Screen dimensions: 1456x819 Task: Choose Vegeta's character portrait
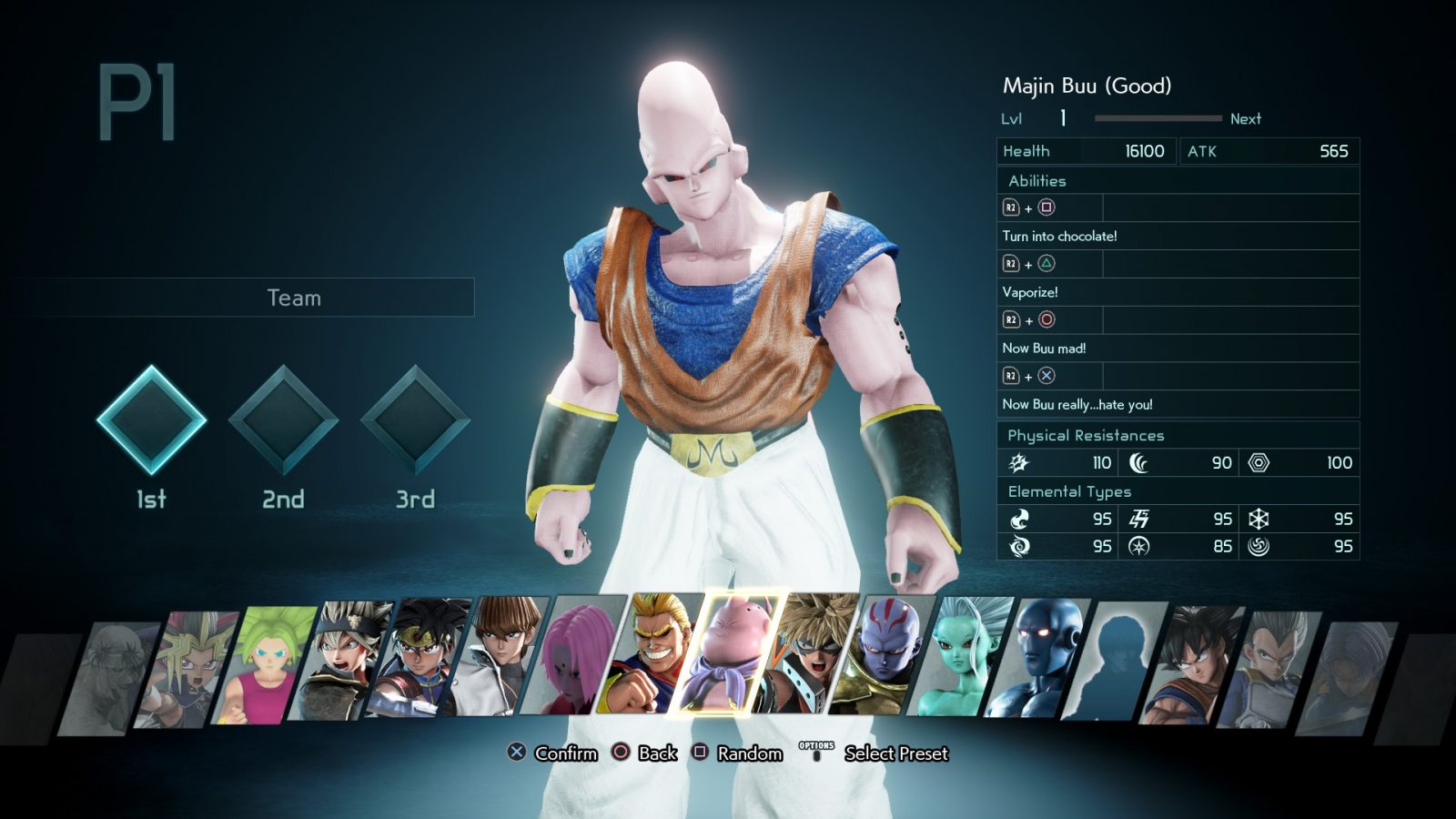tap(1270, 669)
